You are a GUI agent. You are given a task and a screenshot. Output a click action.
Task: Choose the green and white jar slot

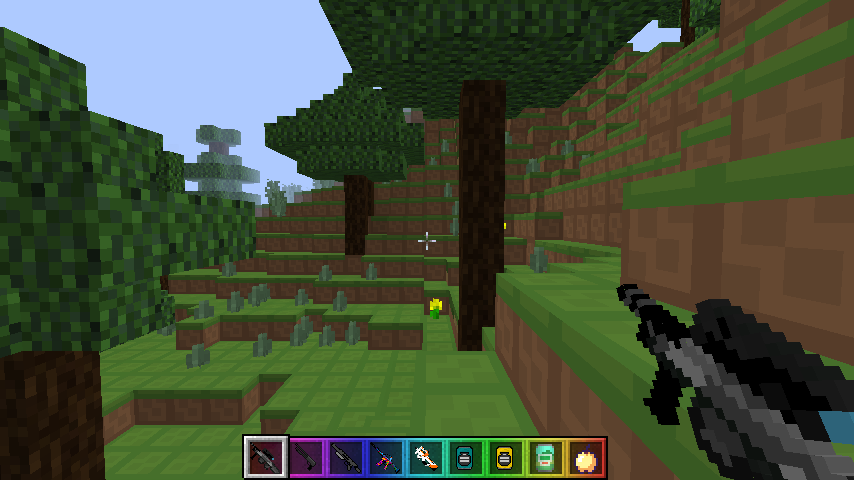[x=545, y=458]
